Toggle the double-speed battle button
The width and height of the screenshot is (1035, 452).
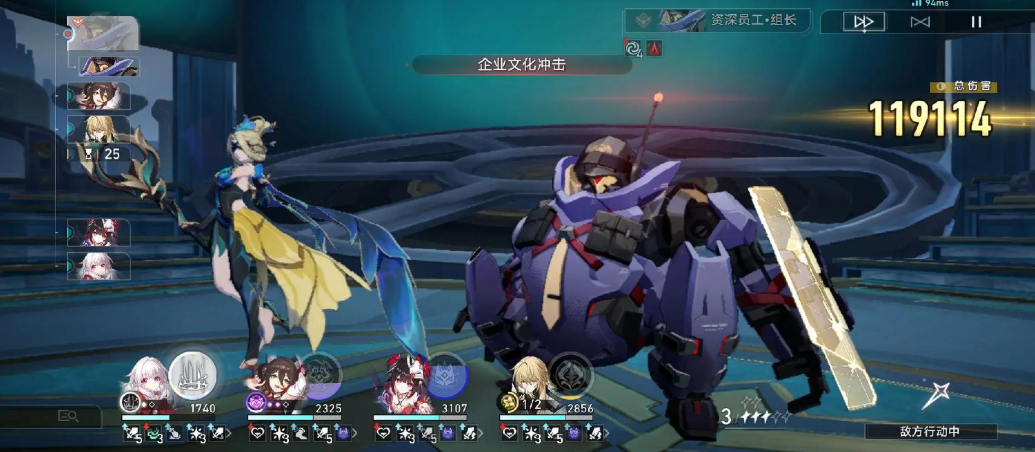point(864,21)
